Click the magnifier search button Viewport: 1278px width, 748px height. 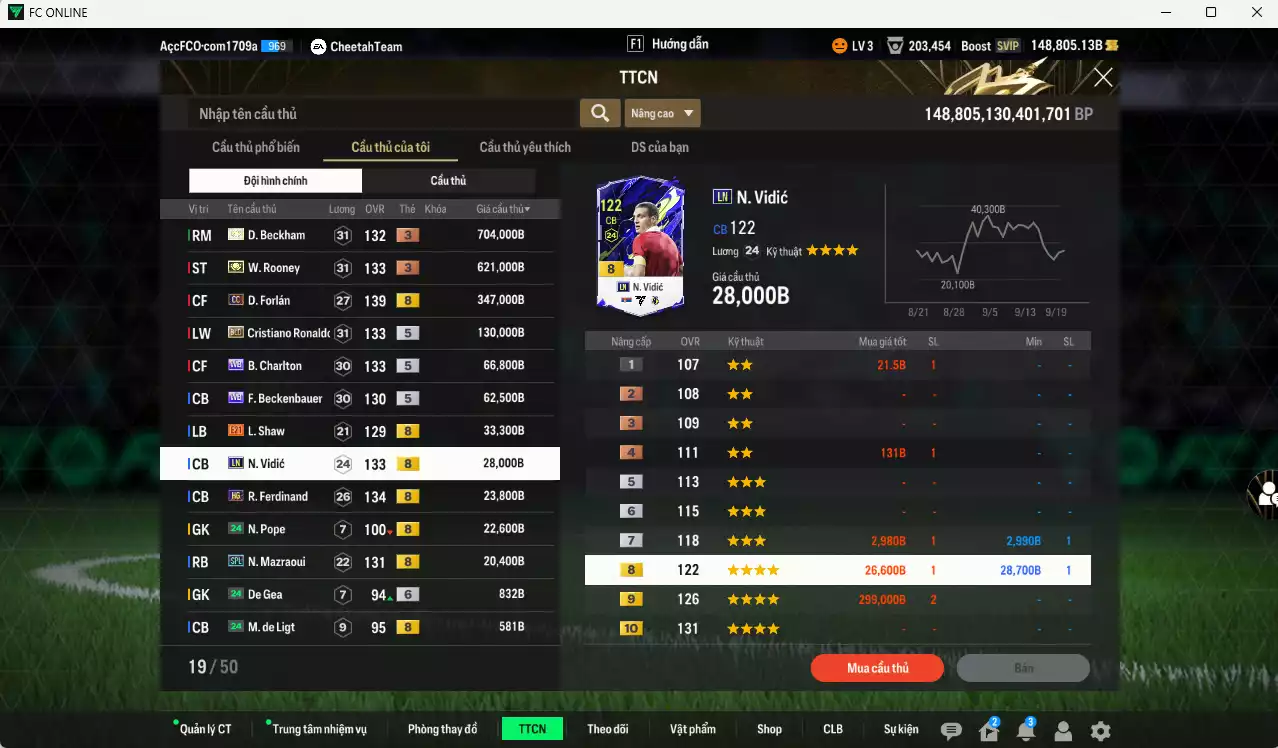(x=600, y=113)
